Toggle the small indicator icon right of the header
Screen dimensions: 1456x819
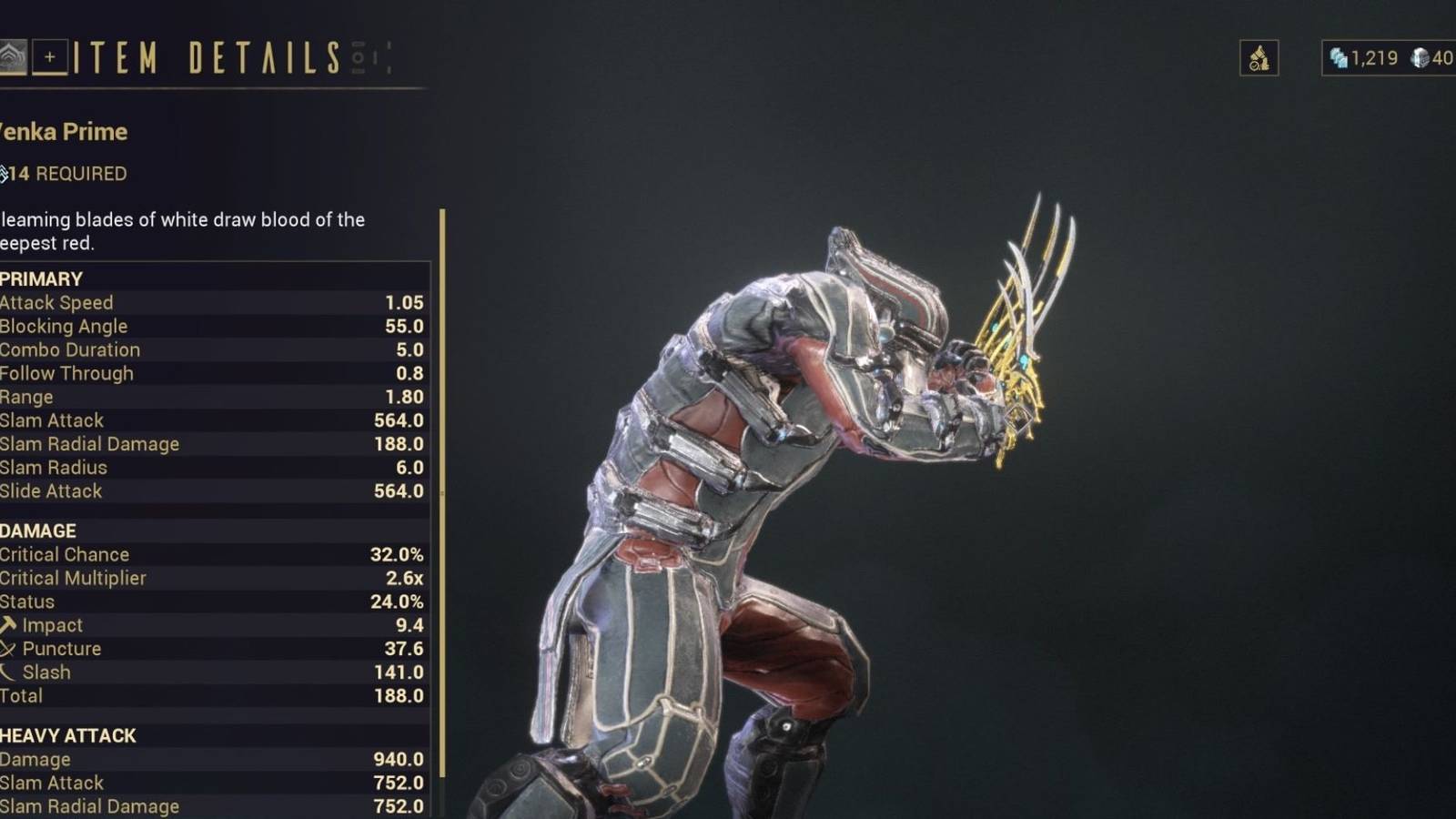[x=387, y=56]
